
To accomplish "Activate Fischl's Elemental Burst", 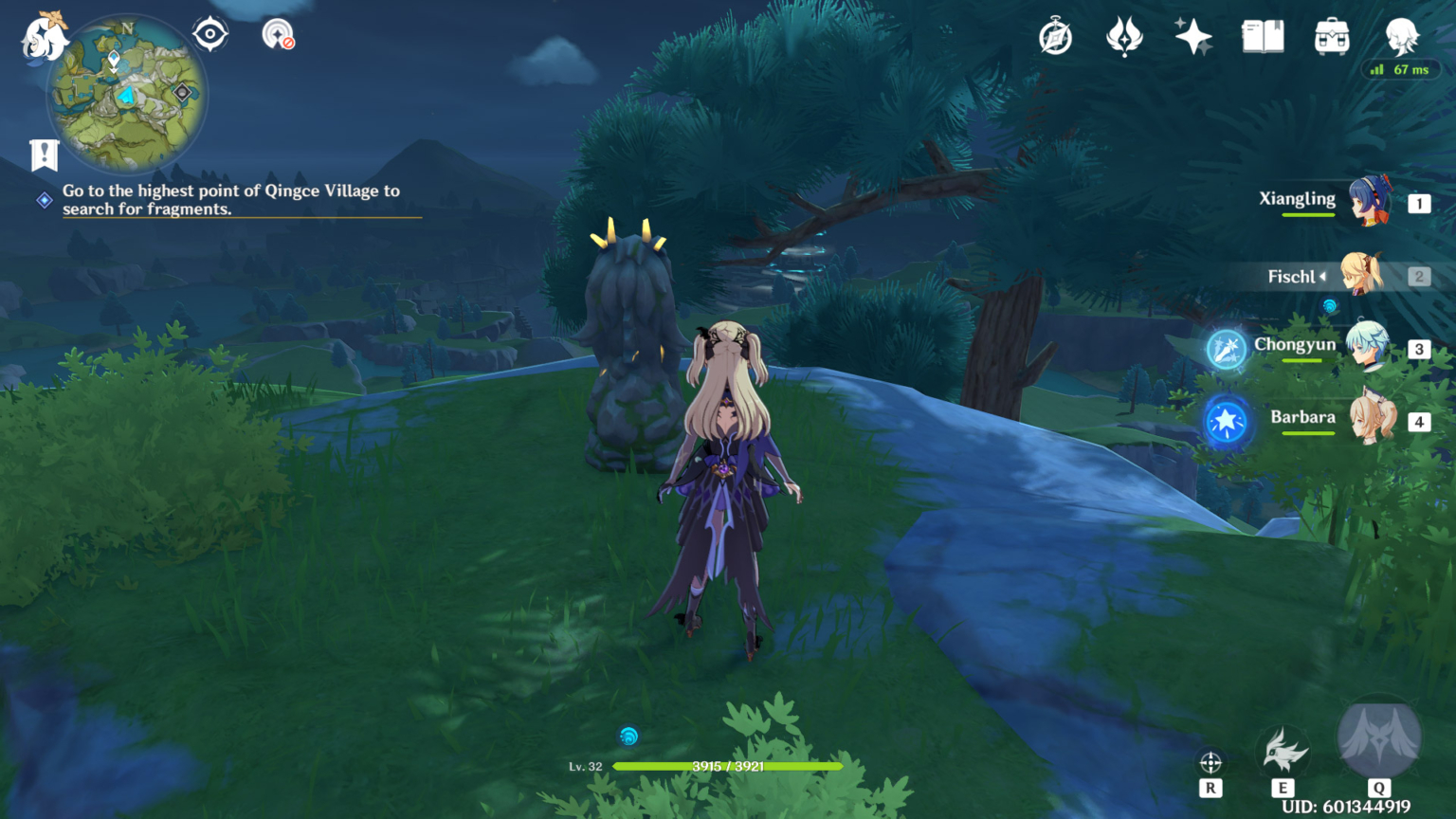I will click(1378, 738).
